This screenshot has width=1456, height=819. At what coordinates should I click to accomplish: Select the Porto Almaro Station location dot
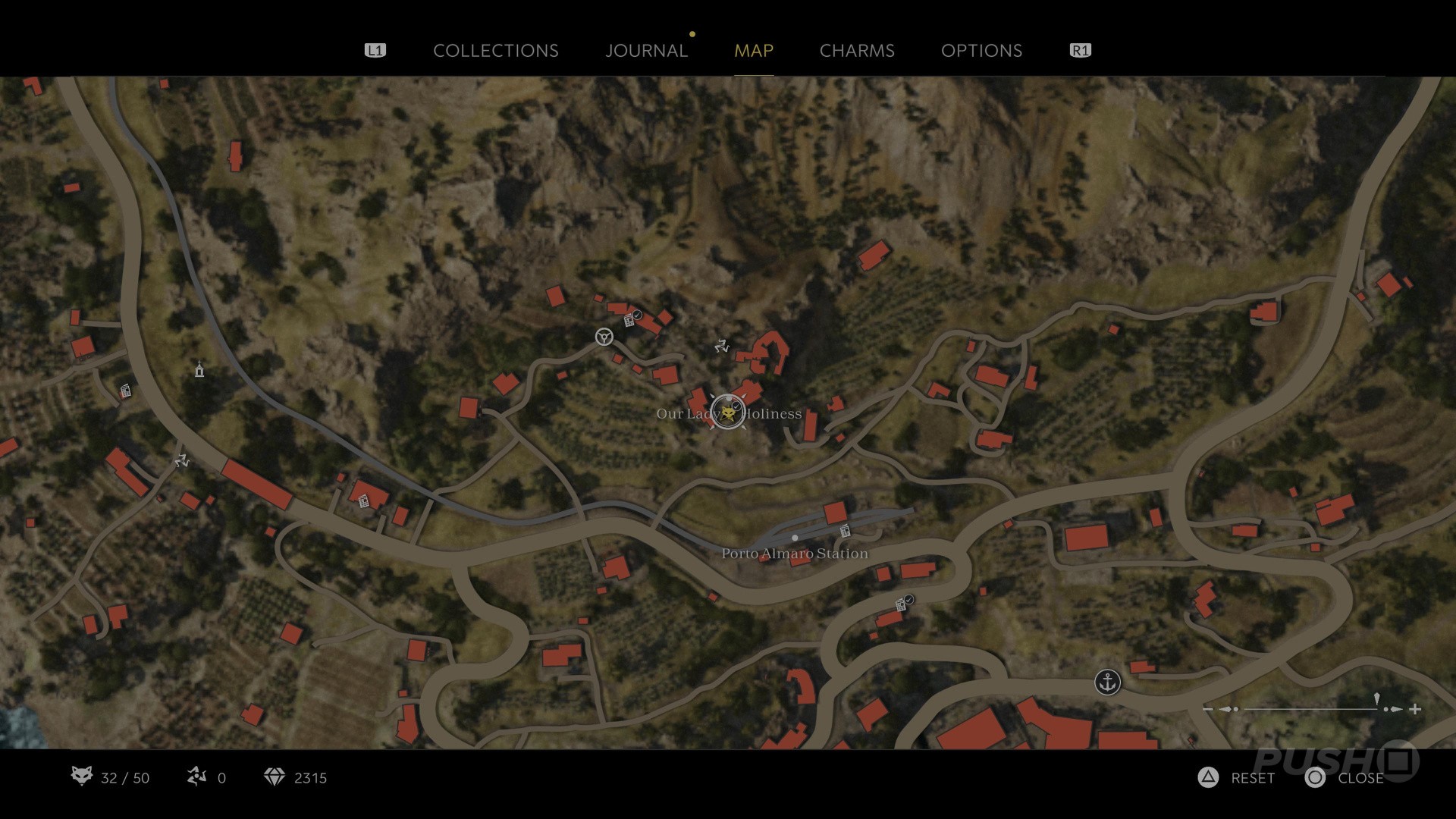point(795,538)
